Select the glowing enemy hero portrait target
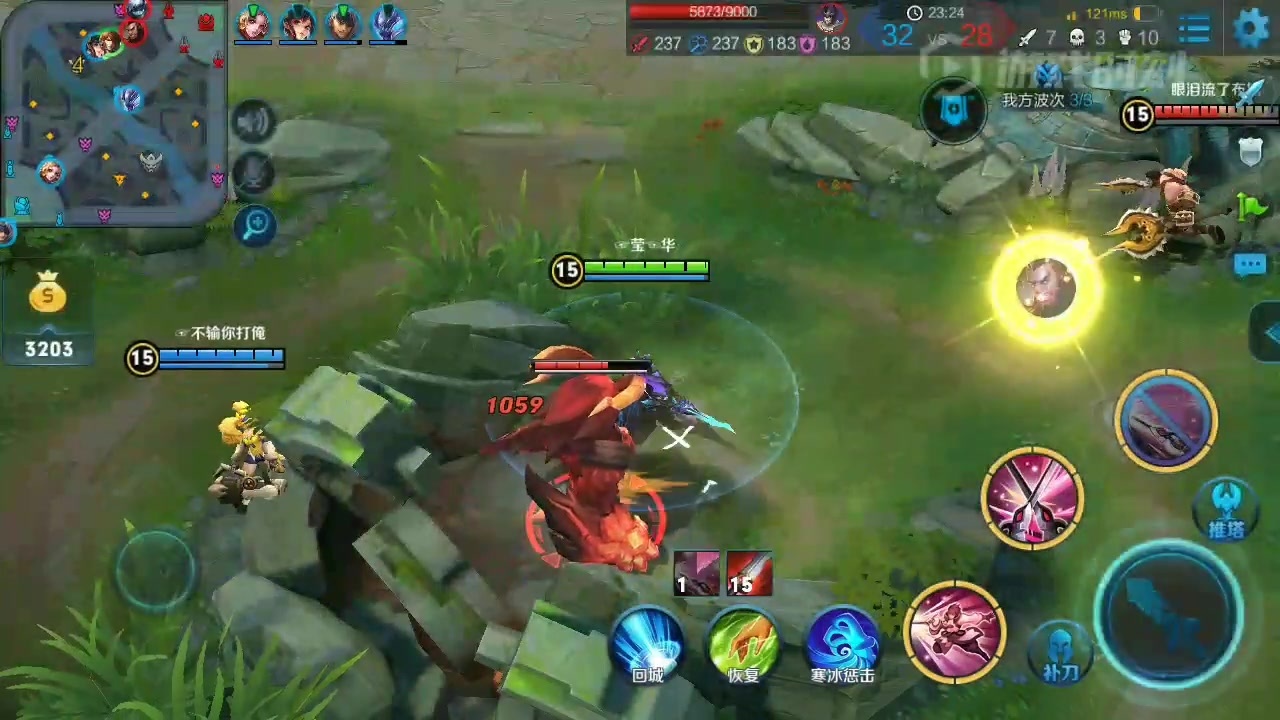Viewport: 1280px width, 720px height. 1046,288
